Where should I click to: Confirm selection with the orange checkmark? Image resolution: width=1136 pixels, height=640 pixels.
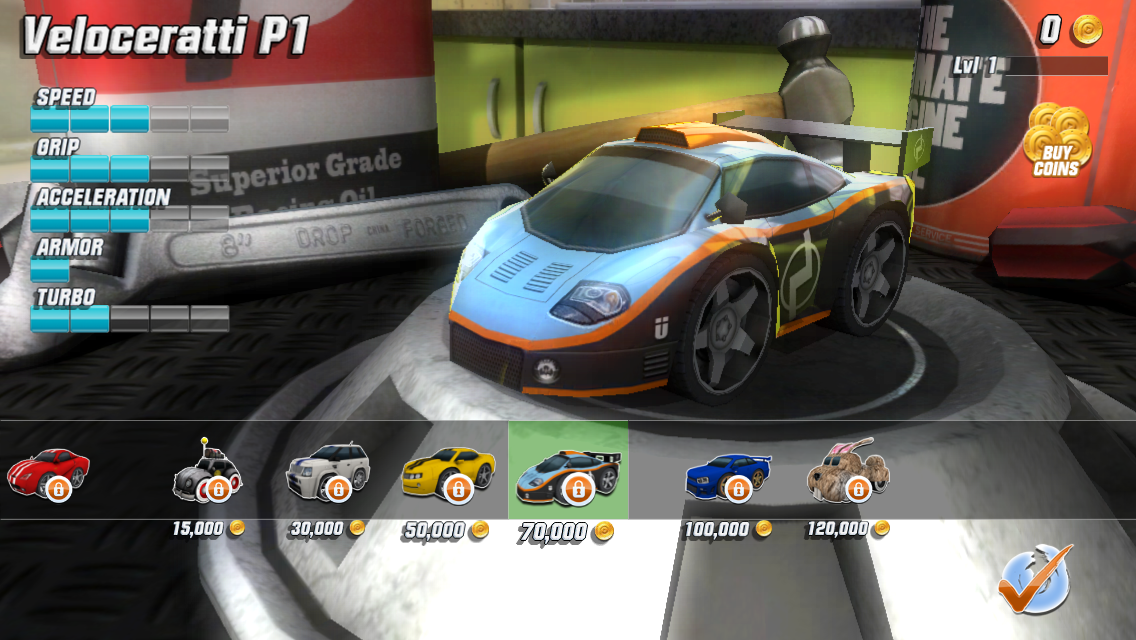pos(1034,579)
